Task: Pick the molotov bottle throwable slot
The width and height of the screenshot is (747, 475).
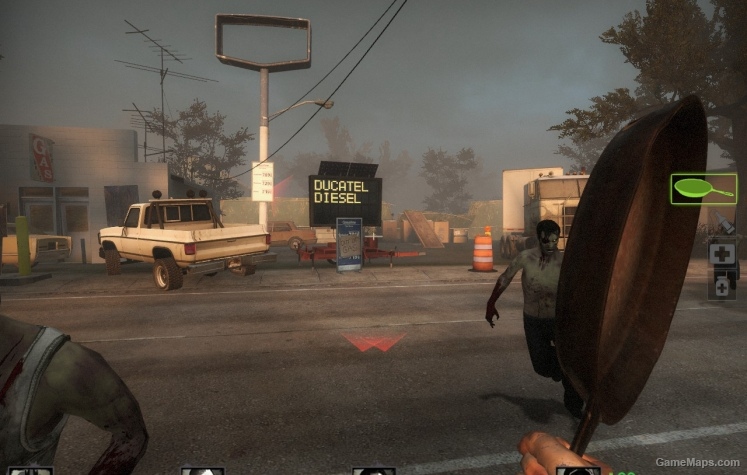Action: (x=725, y=221)
